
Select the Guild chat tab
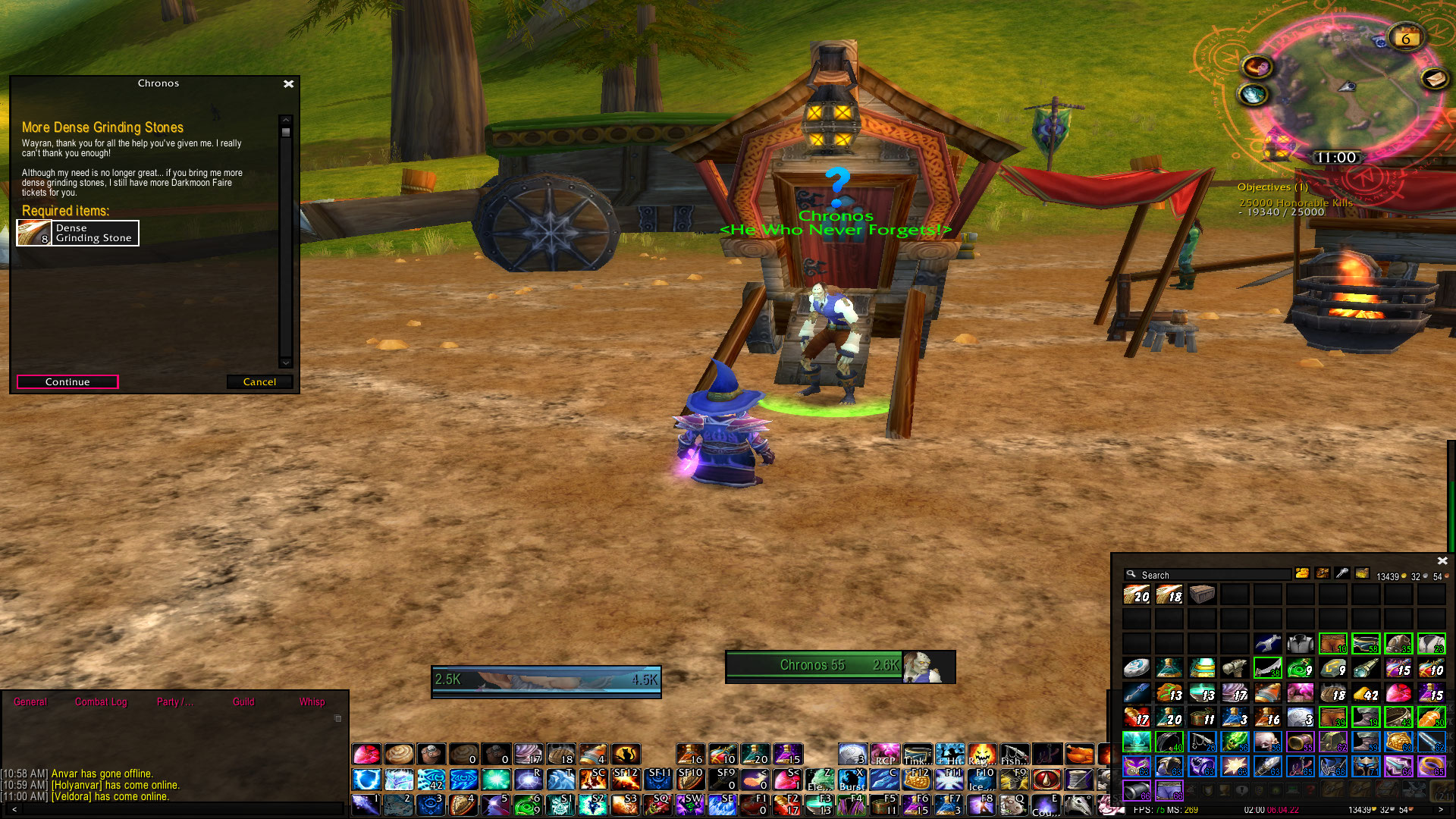pos(243,702)
